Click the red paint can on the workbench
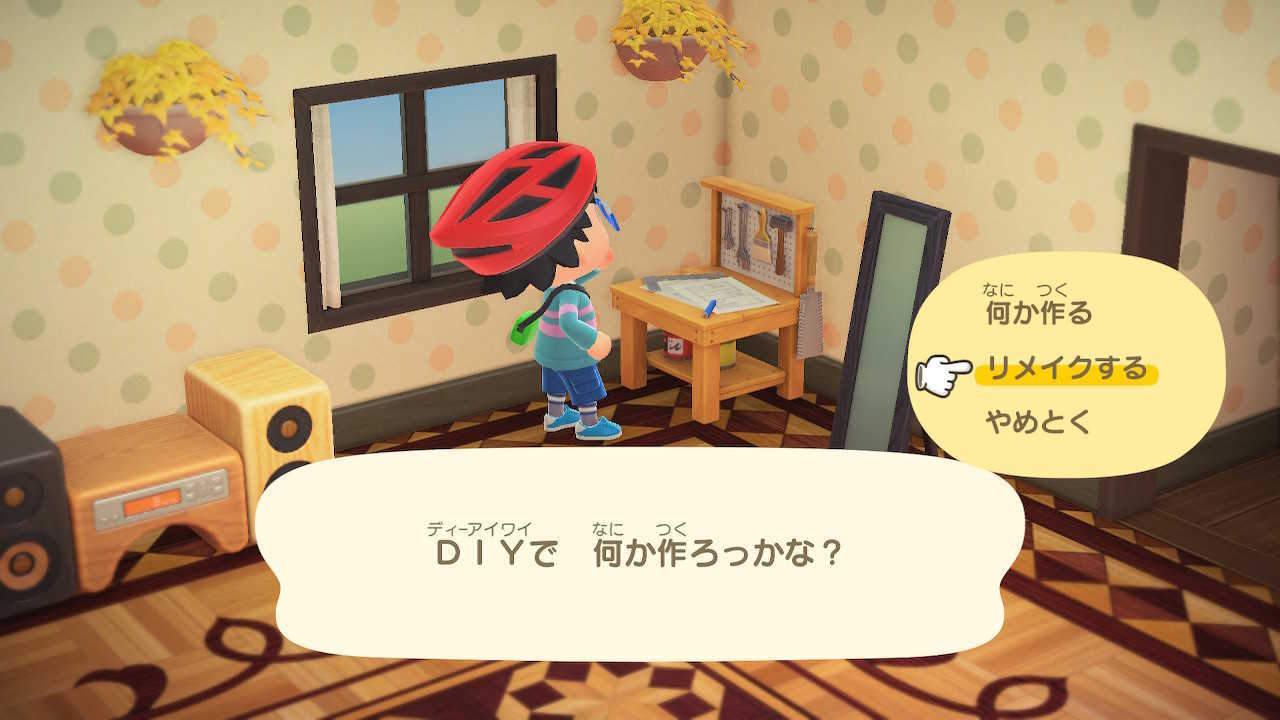This screenshot has width=1280, height=720. point(673,345)
